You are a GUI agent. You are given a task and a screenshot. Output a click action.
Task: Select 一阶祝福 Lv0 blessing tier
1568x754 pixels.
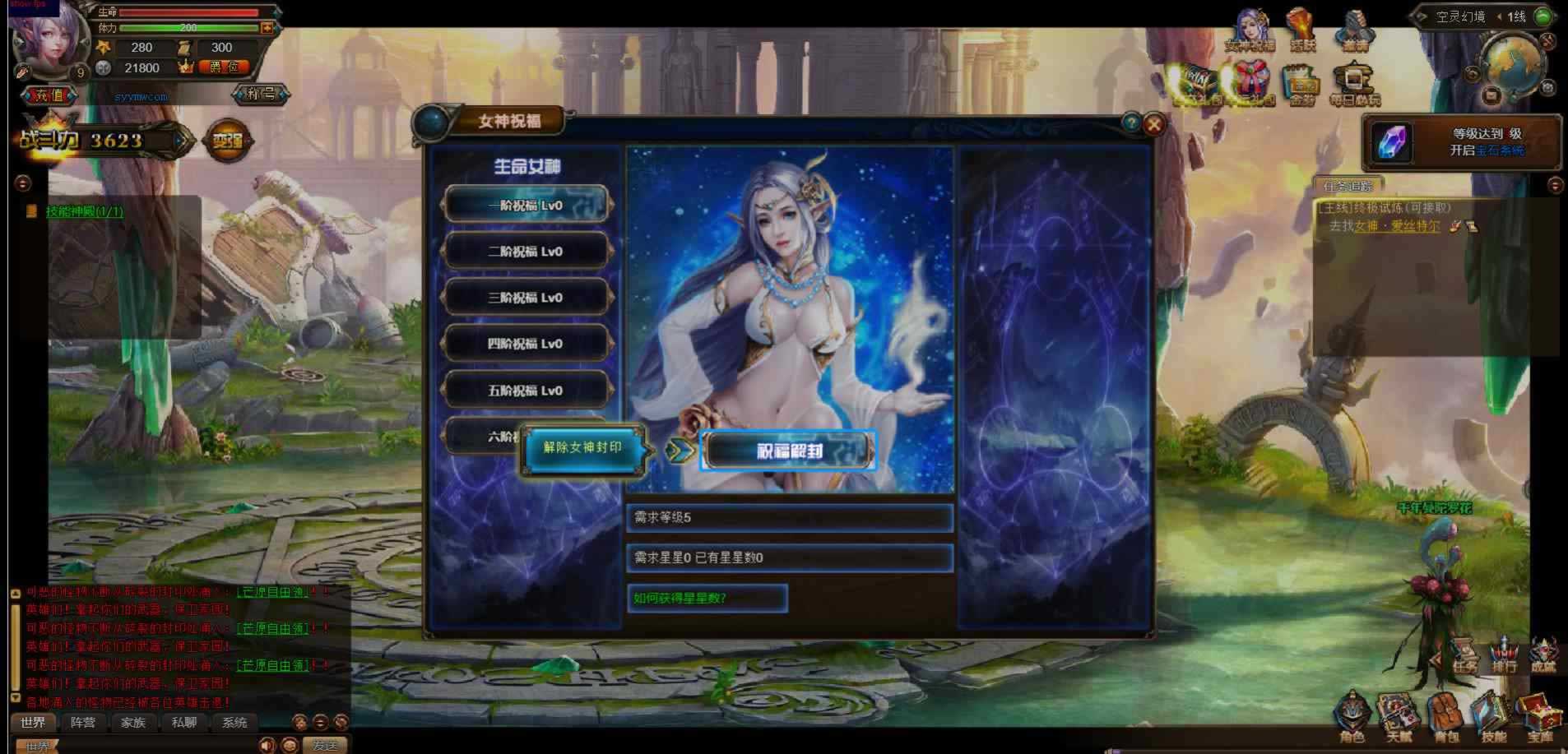click(x=527, y=206)
